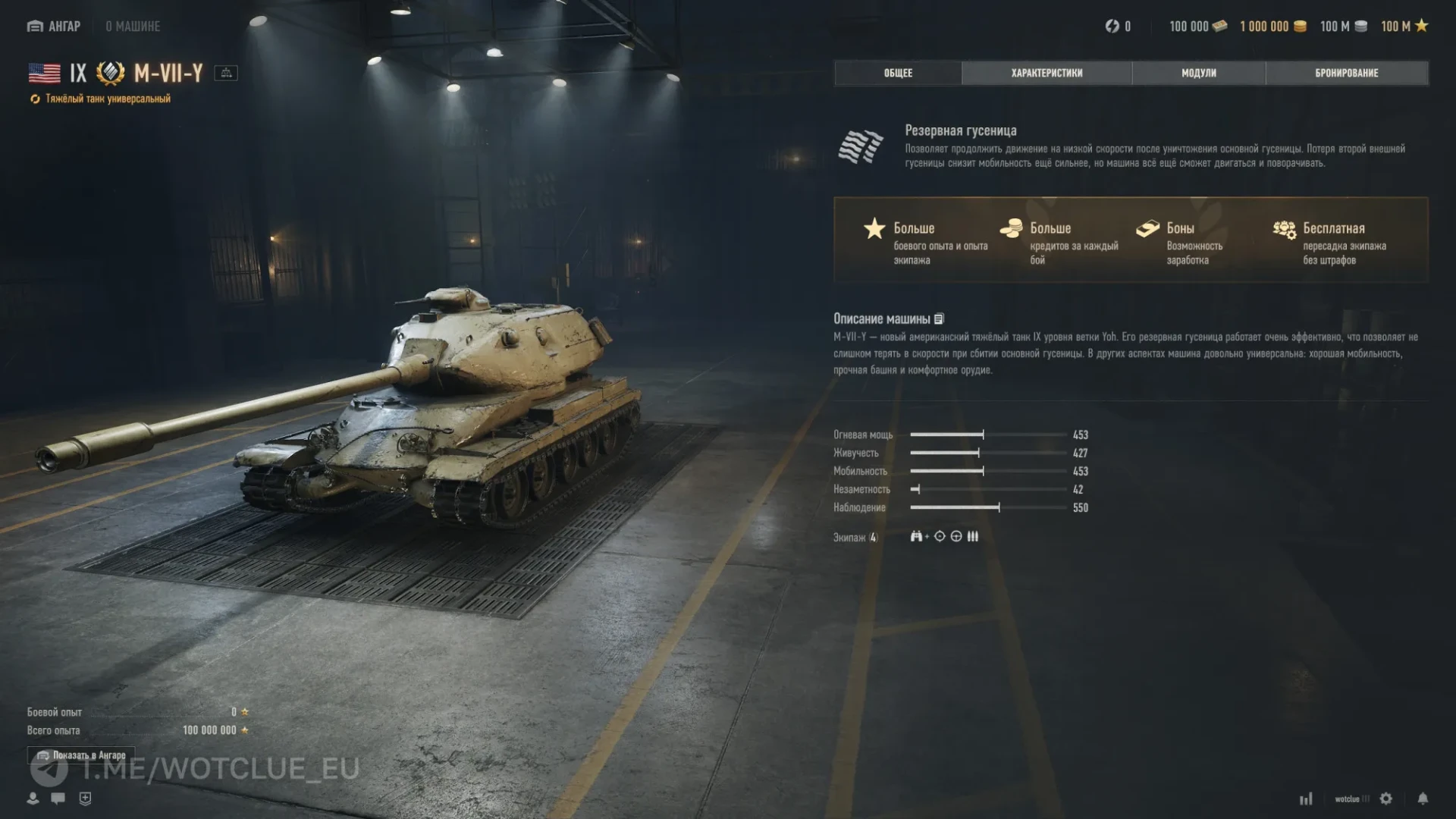The image size is (1456, 819).
Task: Click the free experience star balance
Action: [x=1404, y=27]
